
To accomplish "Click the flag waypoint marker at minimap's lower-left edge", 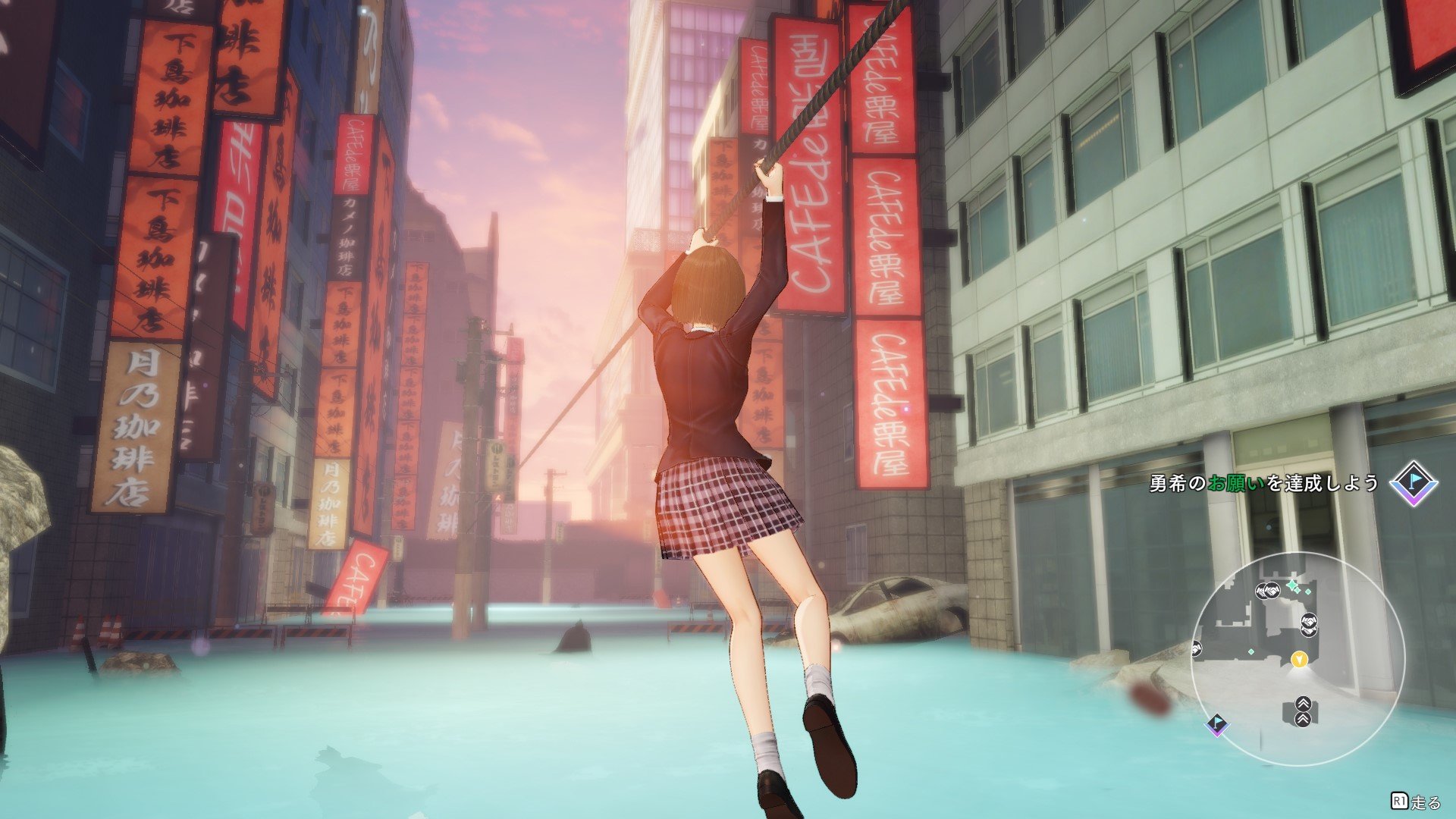I will pyautogui.click(x=1217, y=724).
